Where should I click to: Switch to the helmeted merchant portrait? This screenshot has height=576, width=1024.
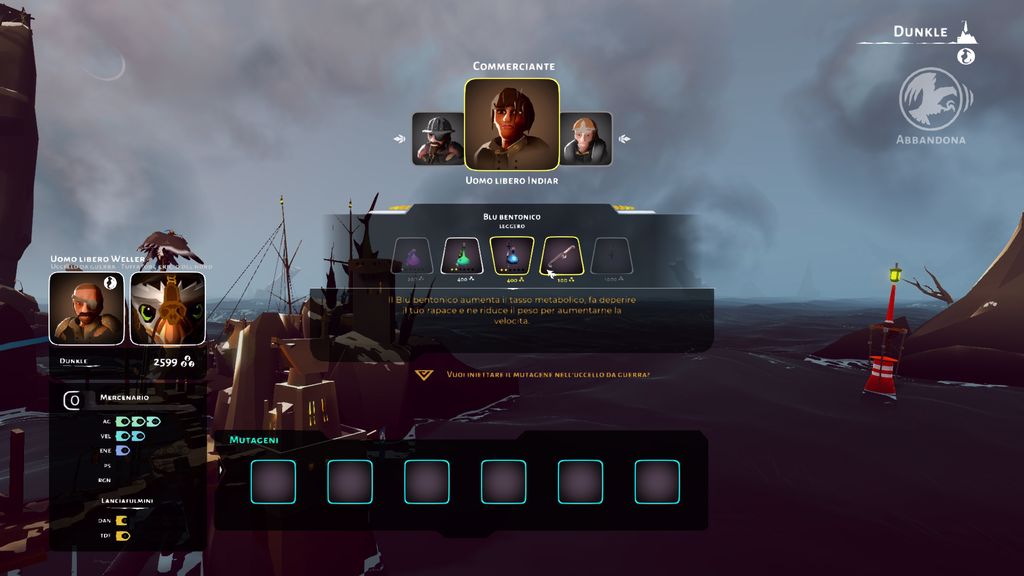pyautogui.click(x=437, y=138)
